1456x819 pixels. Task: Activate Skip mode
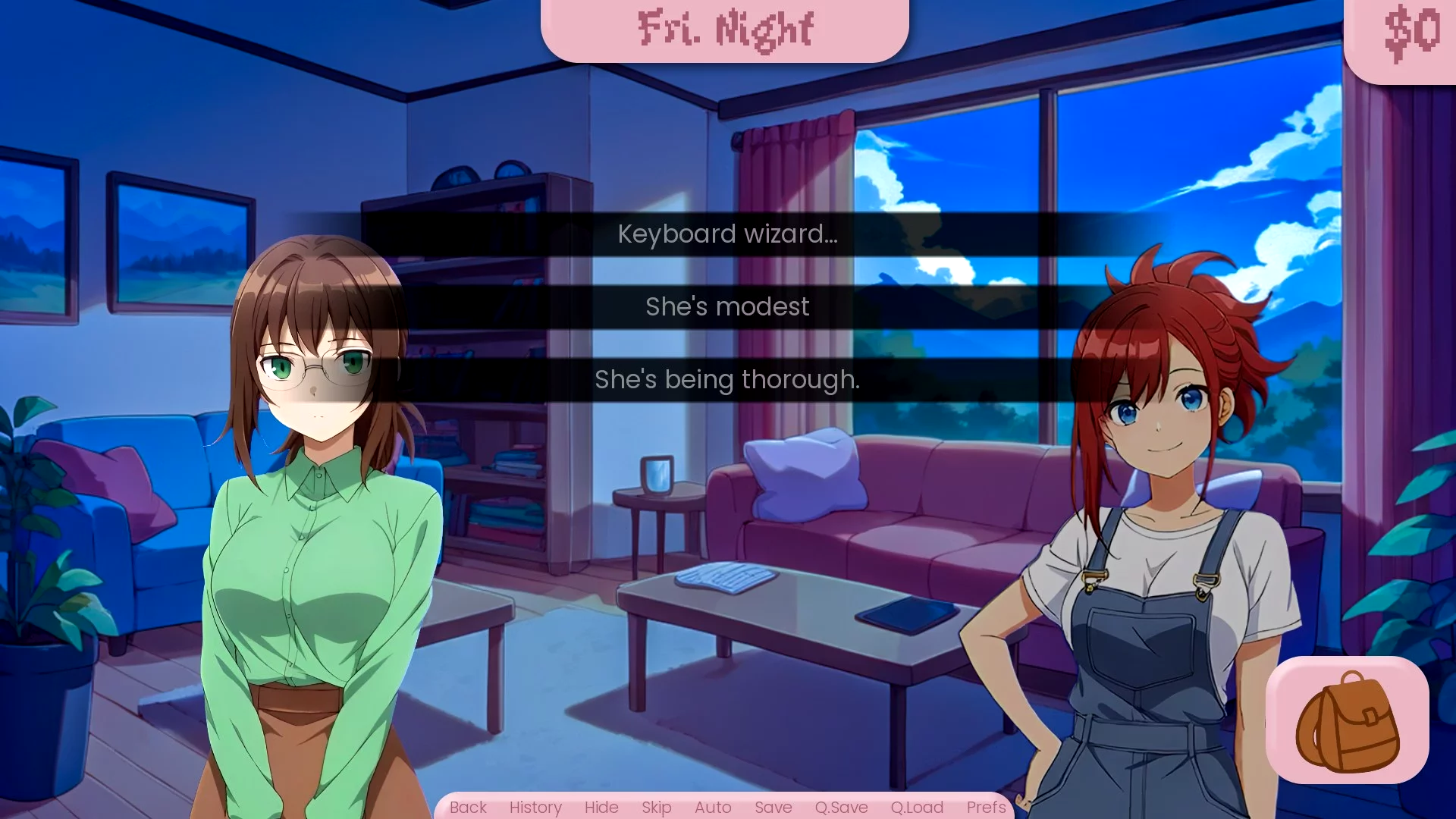pyautogui.click(x=657, y=808)
